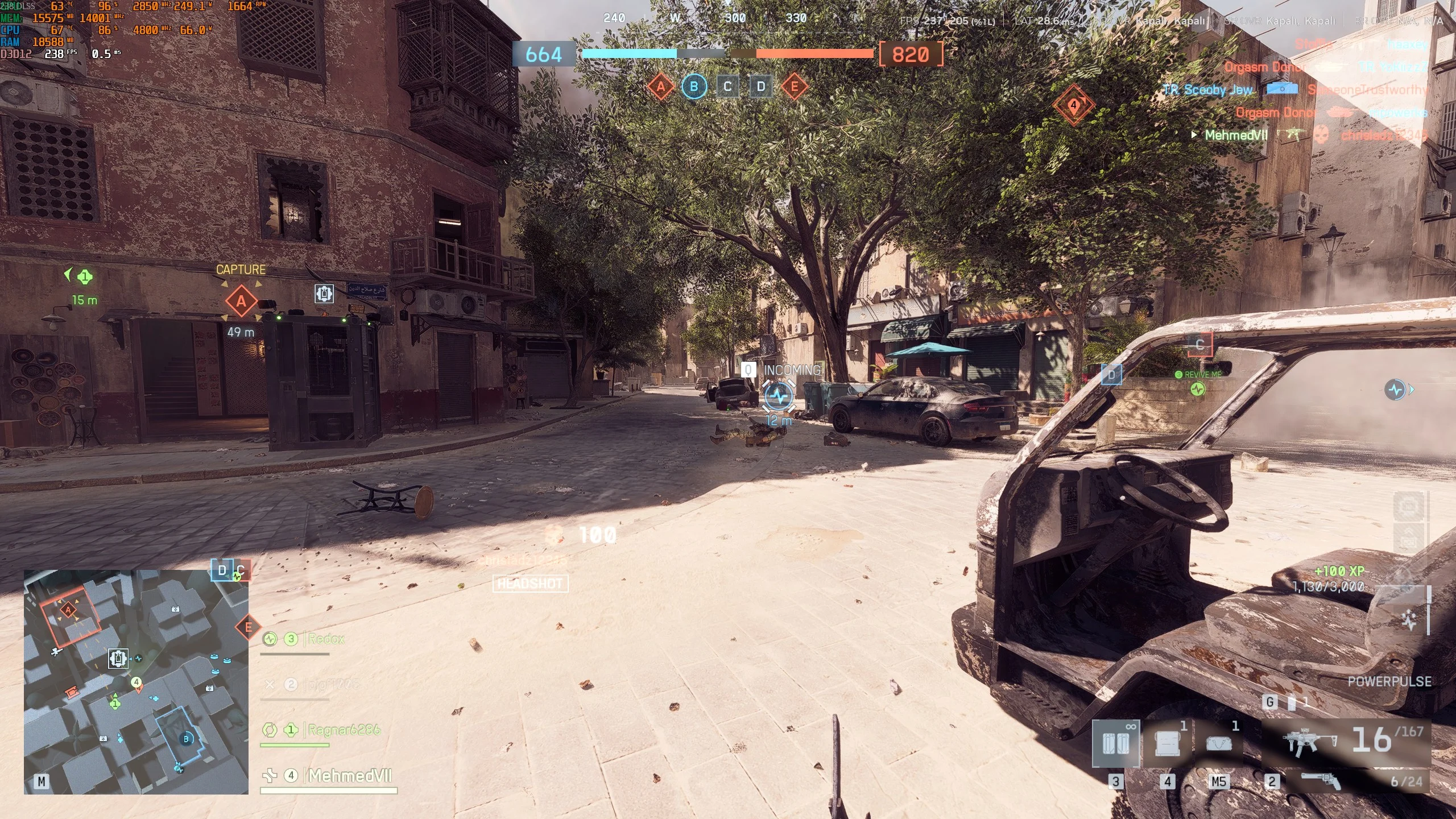Viewport: 1456px width, 819px height.
Task: Select the supply crate gadget in slot 4
Action: (x=1167, y=743)
